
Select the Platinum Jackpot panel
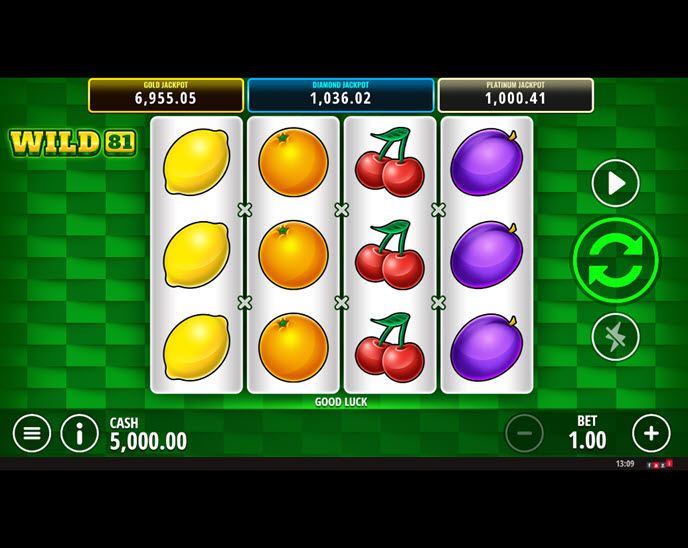pos(515,95)
